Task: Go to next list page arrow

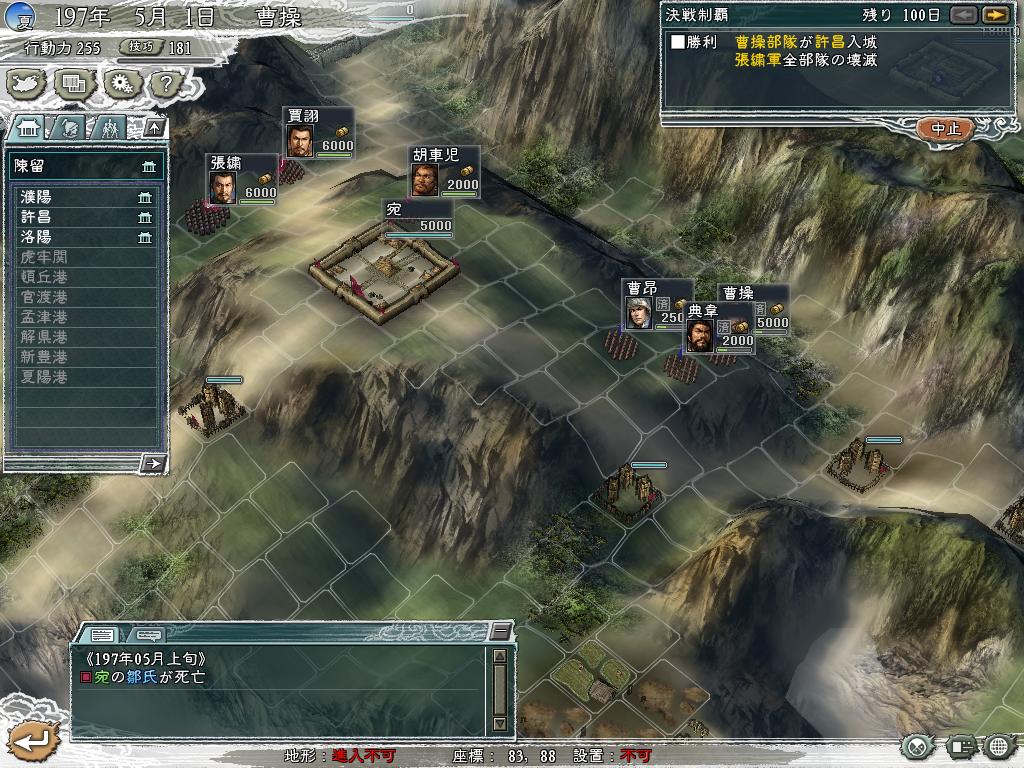Action: 153,463
